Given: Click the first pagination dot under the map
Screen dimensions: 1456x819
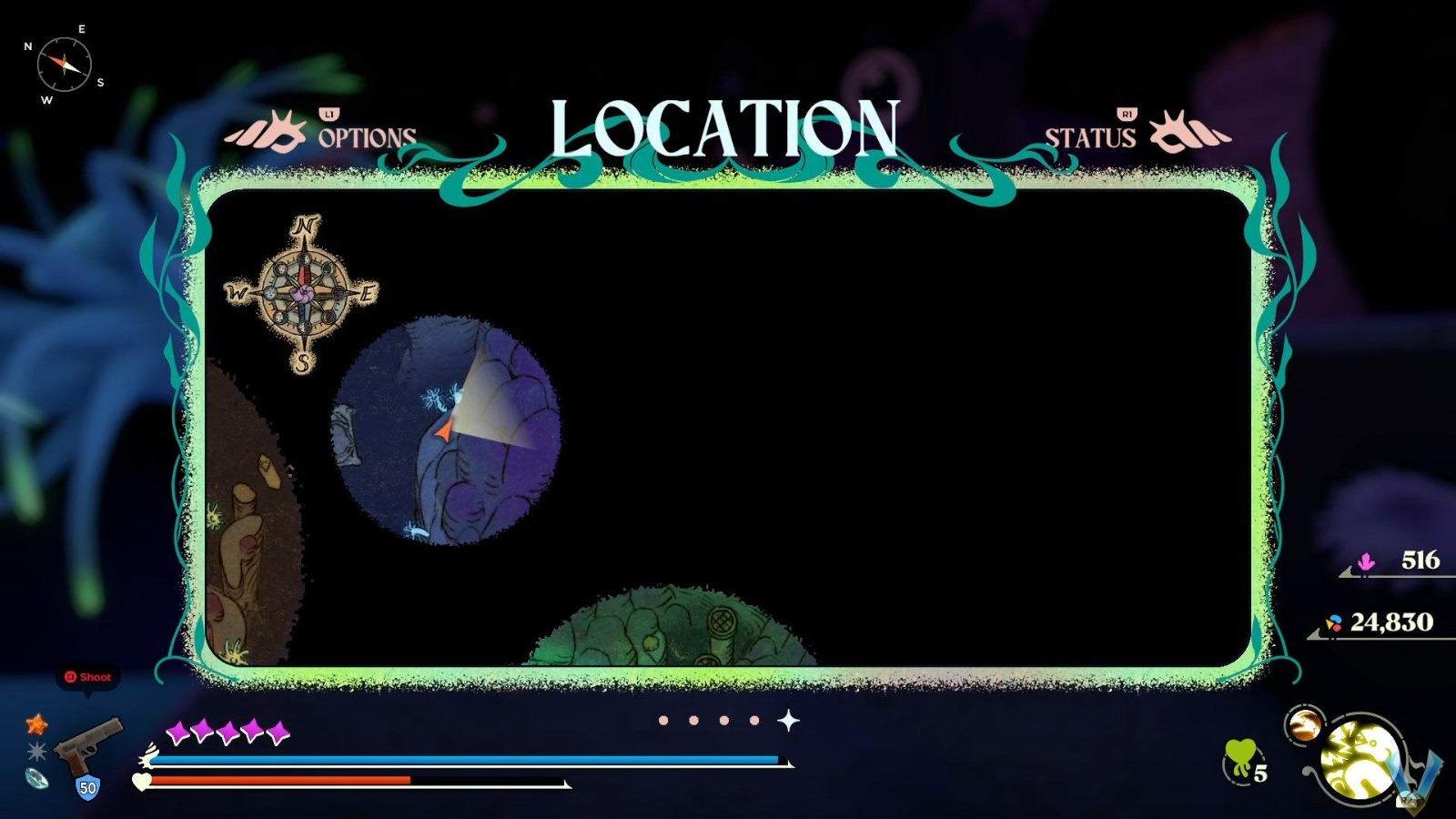Looking at the screenshot, I should click(x=663, y=720).
